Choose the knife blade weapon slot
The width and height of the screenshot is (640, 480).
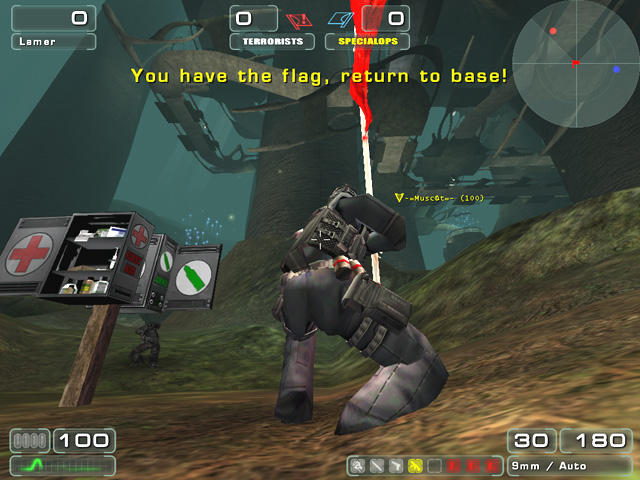(376, 466)
